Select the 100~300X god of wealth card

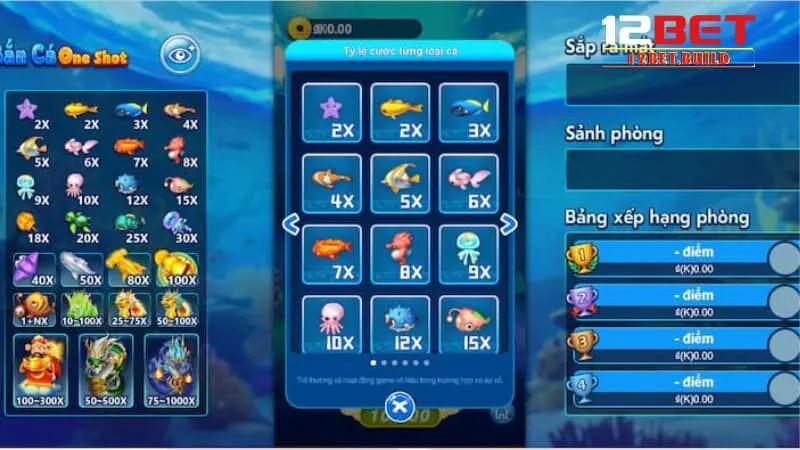coord(43,370)
